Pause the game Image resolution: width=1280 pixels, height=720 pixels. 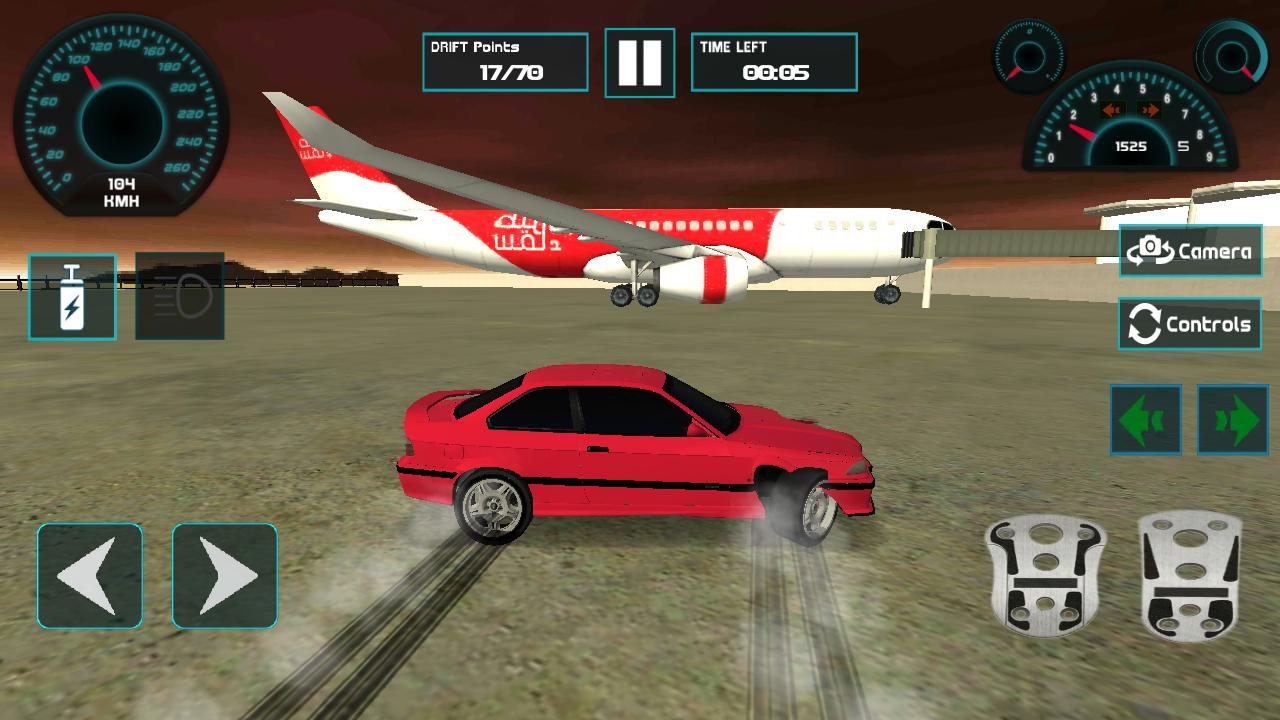(640, 60)
